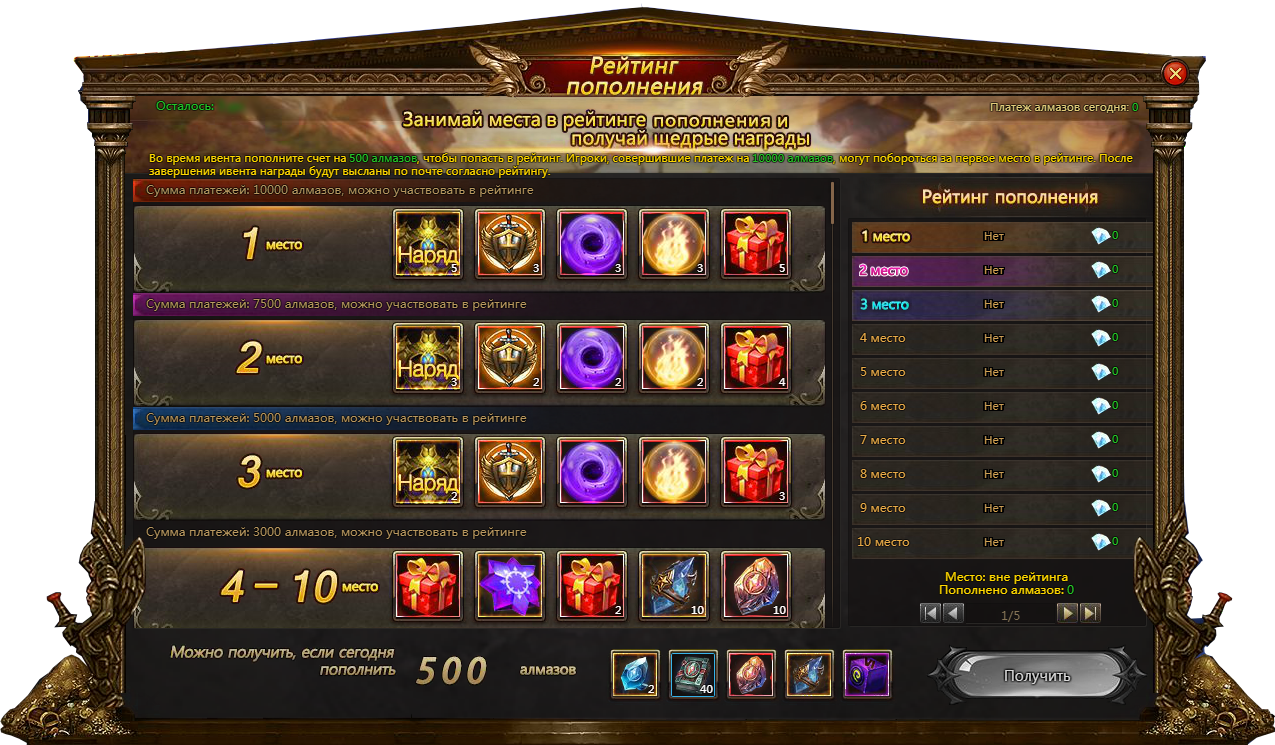Open the Эскорт link in the chat
The height and width of the screenshot is (745, 1275).
[x=1238, y=607]
